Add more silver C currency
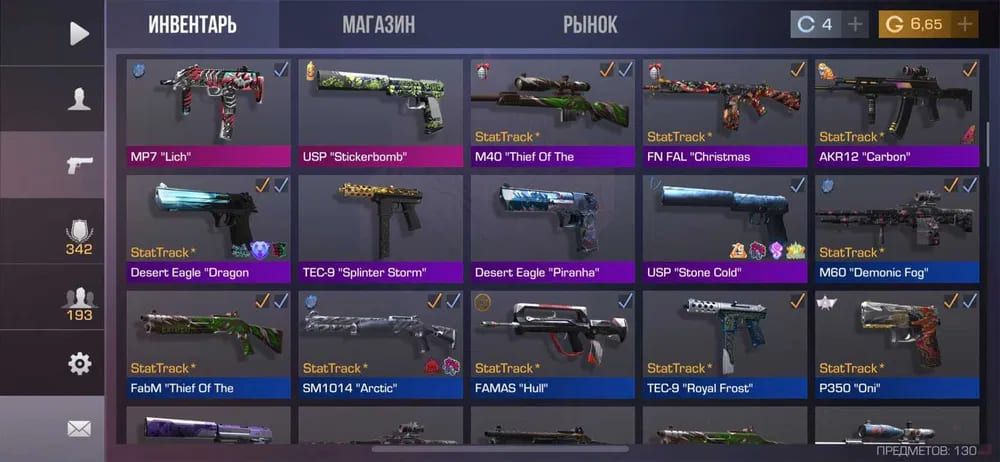Image resolution: width=1000 pixels, height=462 pixels. click(855, 25)
